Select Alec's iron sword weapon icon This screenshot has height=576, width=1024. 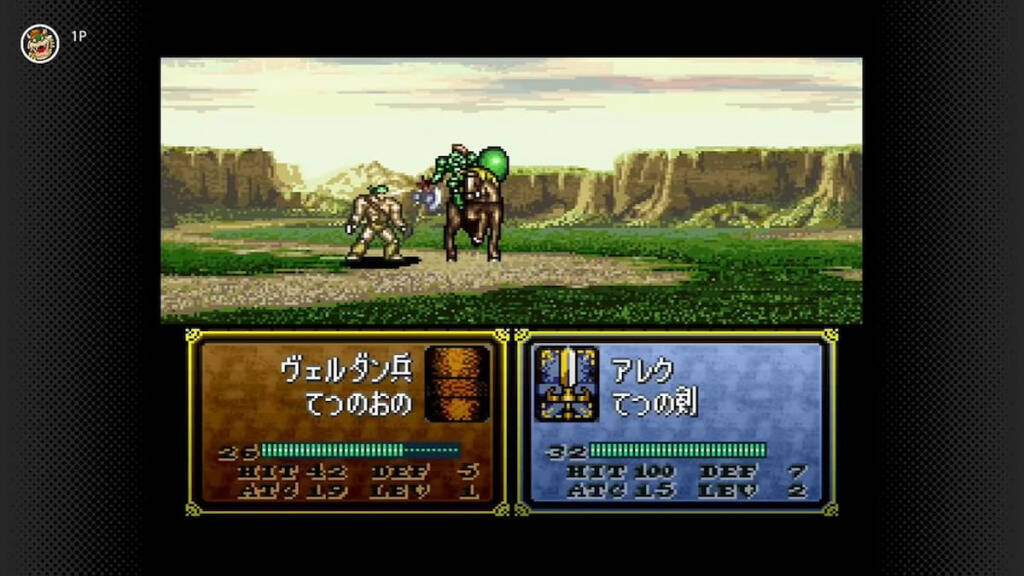(567, 384)
